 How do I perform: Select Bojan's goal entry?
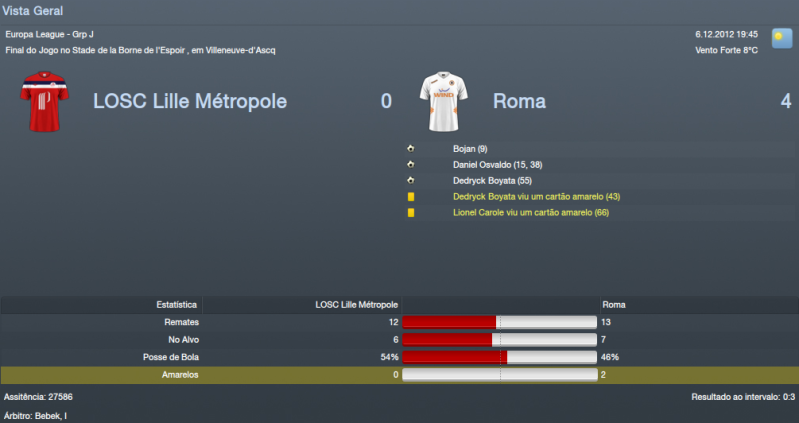tap(469, 148)
